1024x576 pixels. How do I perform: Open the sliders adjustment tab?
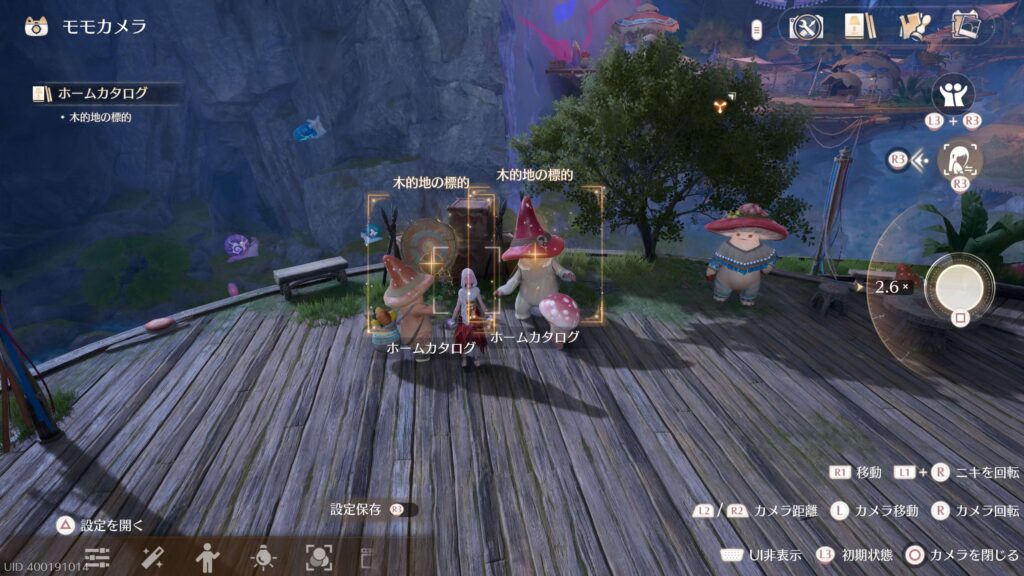pyautogui.click(x=97, y=558)
